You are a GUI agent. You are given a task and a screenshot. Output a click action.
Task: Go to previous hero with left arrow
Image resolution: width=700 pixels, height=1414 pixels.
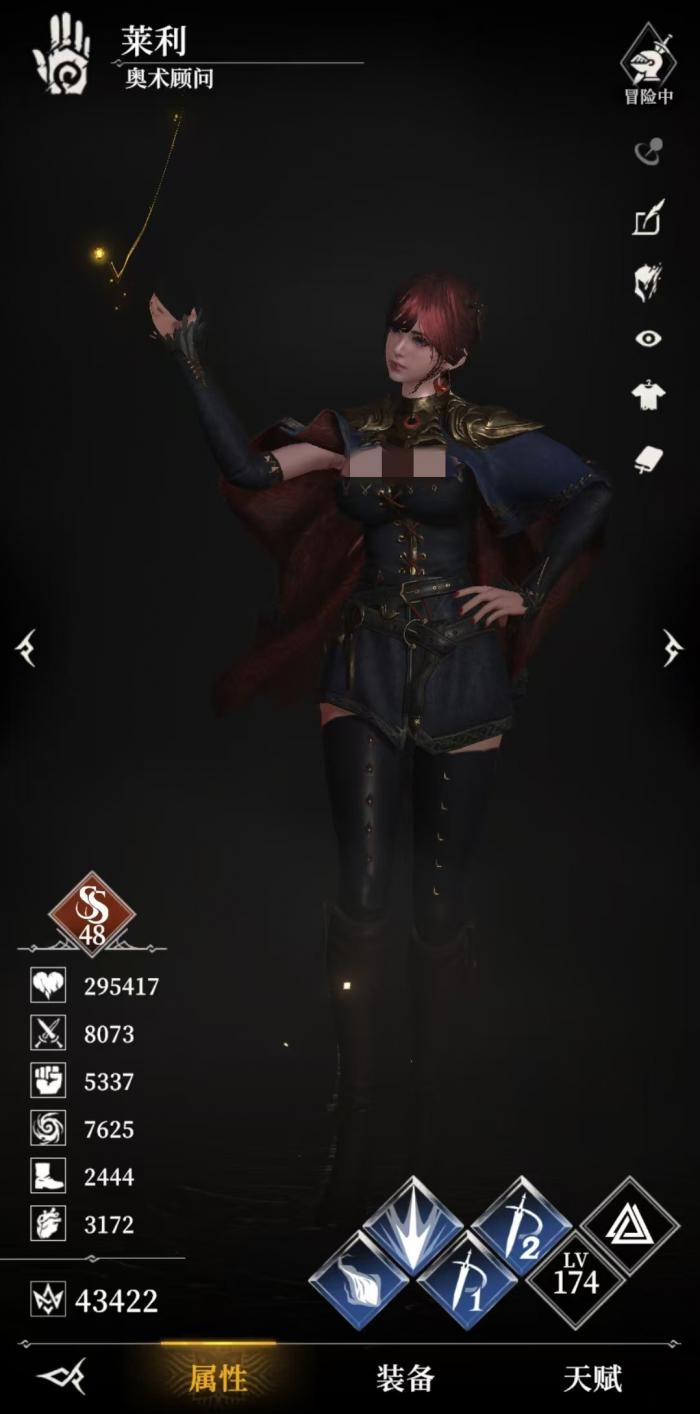tap(26, 648)
